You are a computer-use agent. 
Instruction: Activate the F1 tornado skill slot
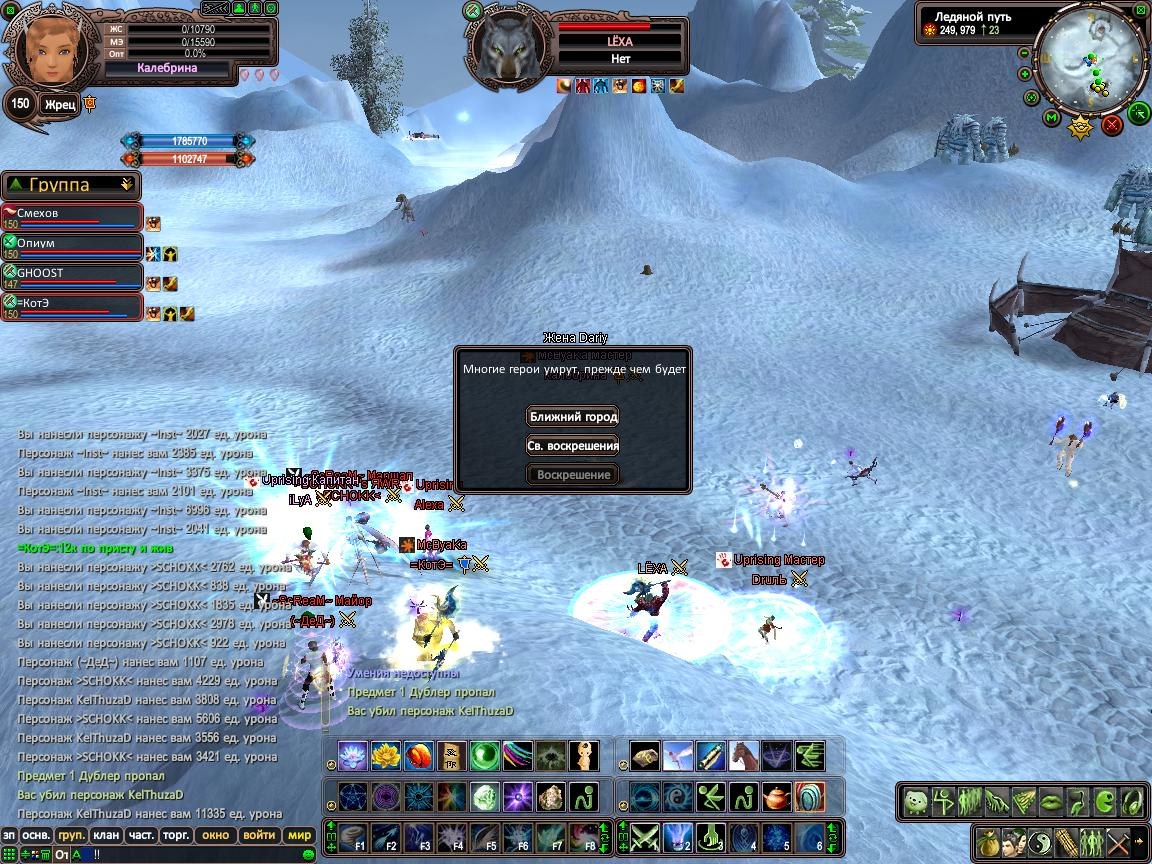pyautogui.click(x=354, y=836)
